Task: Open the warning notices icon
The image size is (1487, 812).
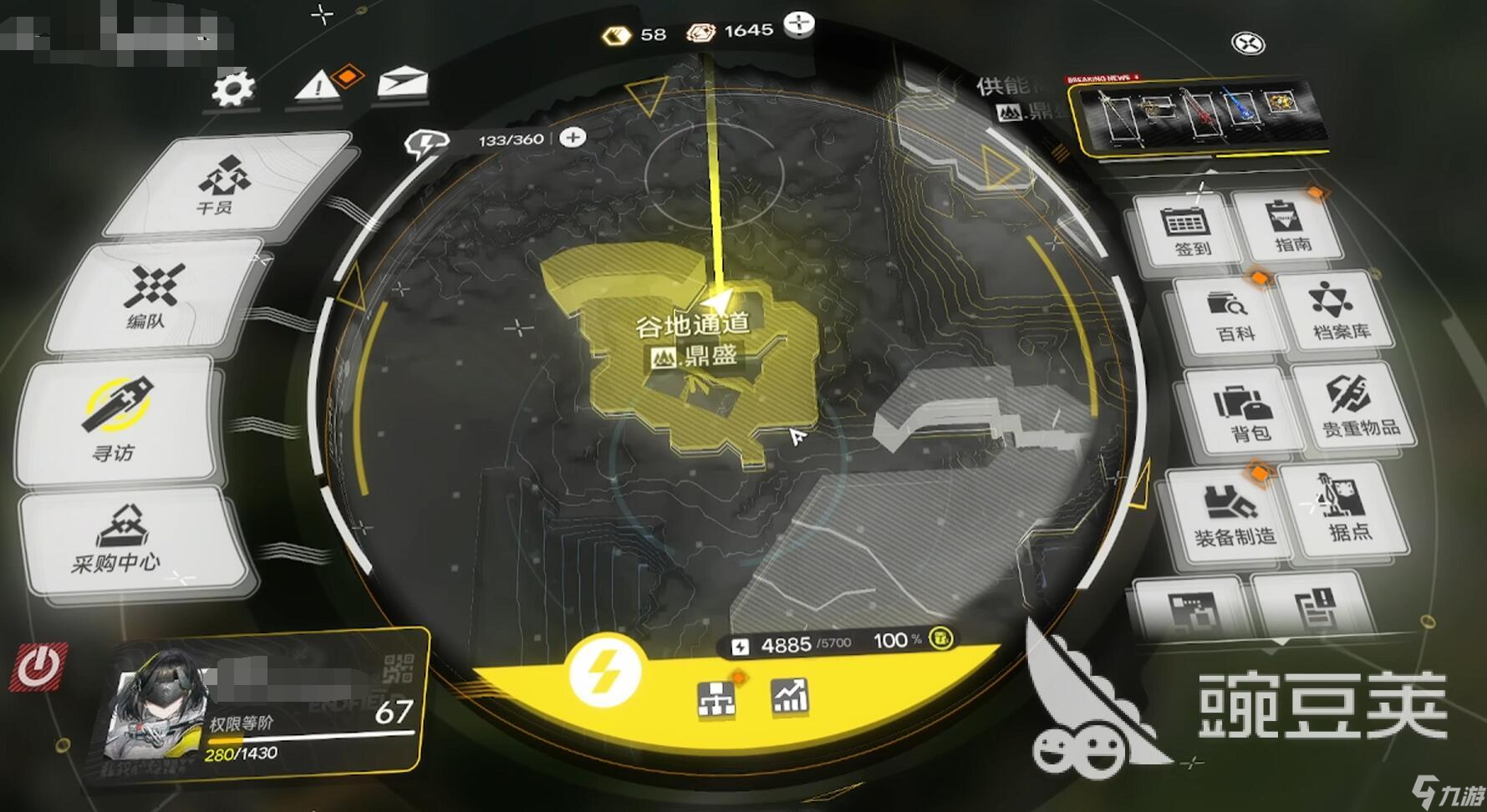Action: point(318,85)
